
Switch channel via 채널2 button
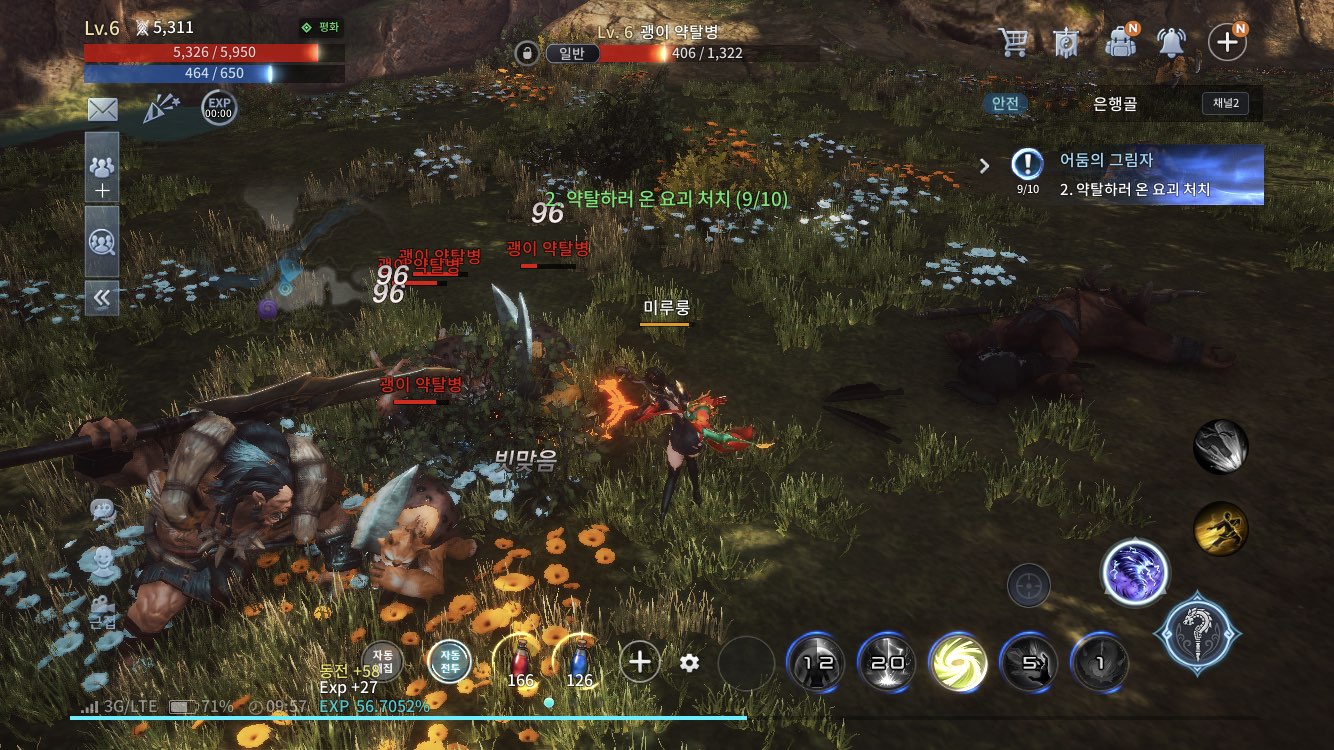tap(1225, 104)
